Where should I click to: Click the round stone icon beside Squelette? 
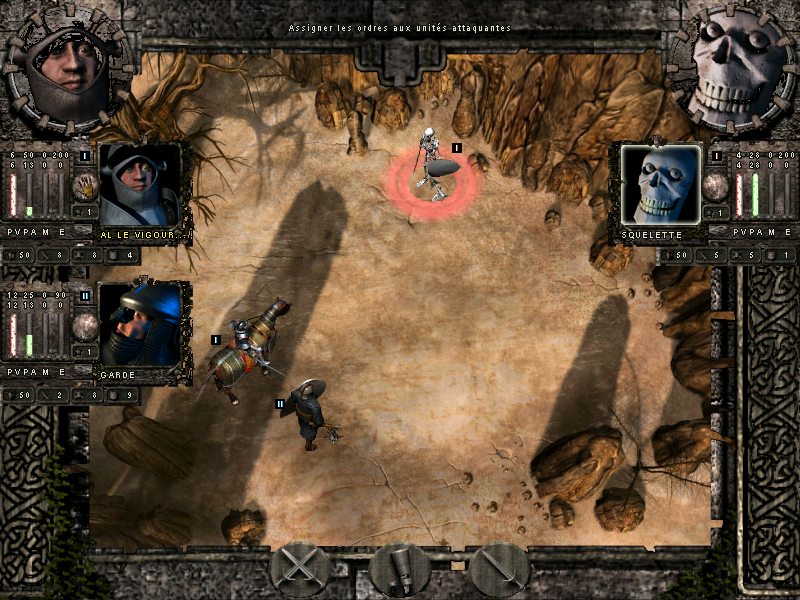click(715, 185)
